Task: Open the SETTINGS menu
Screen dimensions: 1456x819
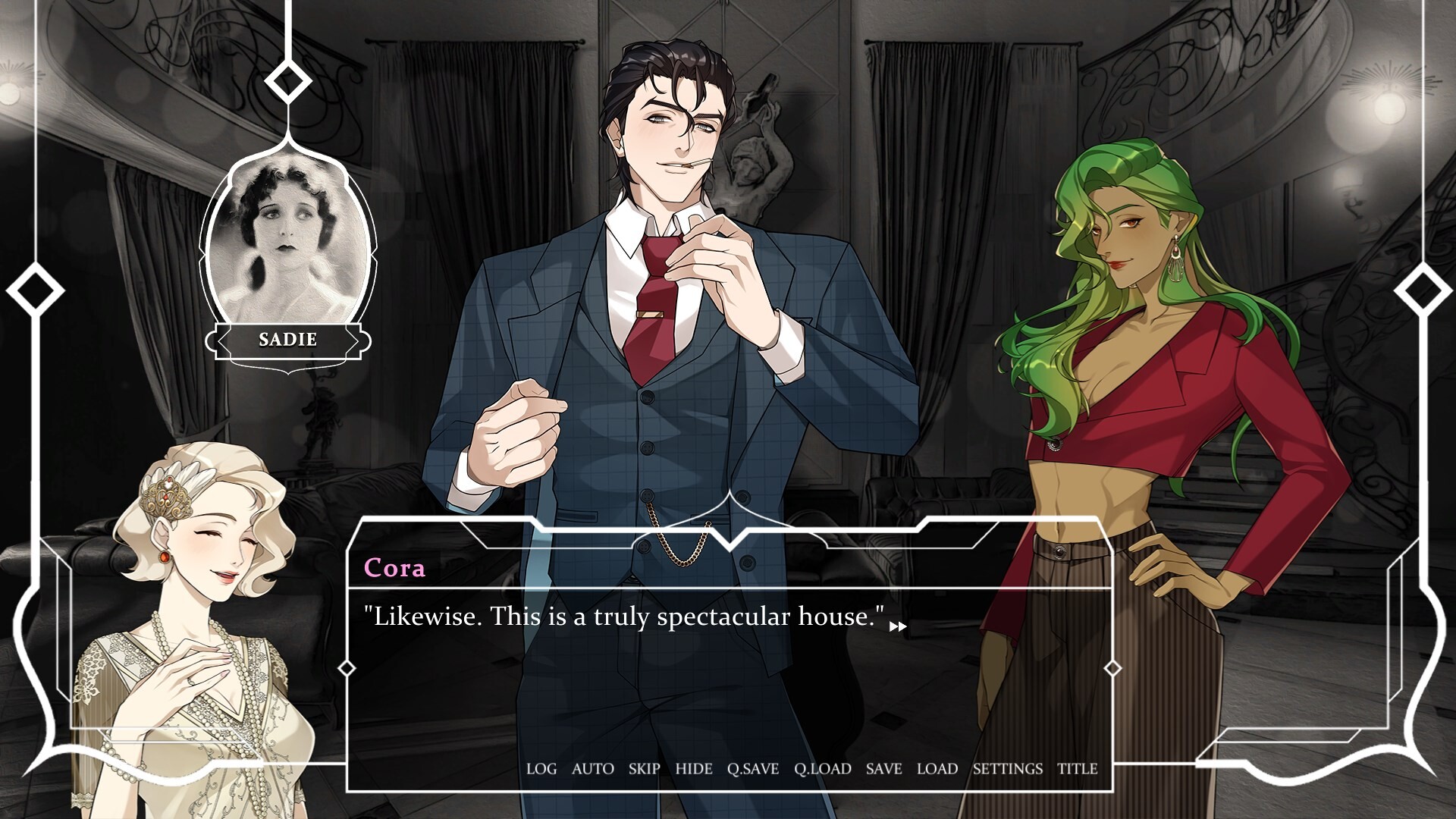Action: tap(1008, 768)
